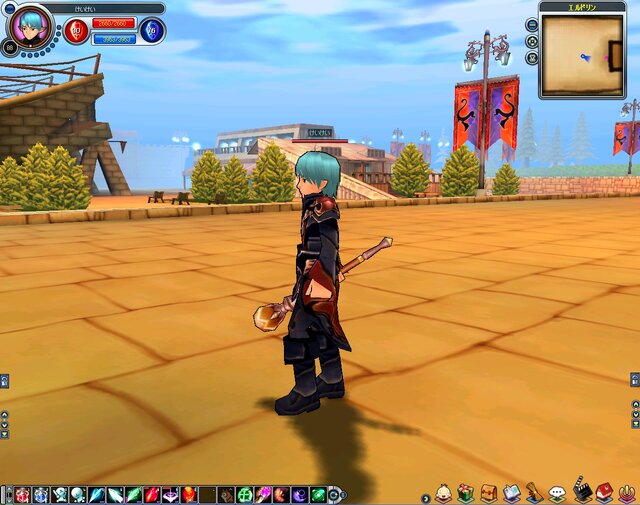The image size is (640, 505).
Task: Use the skull and crossbones skill slot
Action: (x=58, y=495)
